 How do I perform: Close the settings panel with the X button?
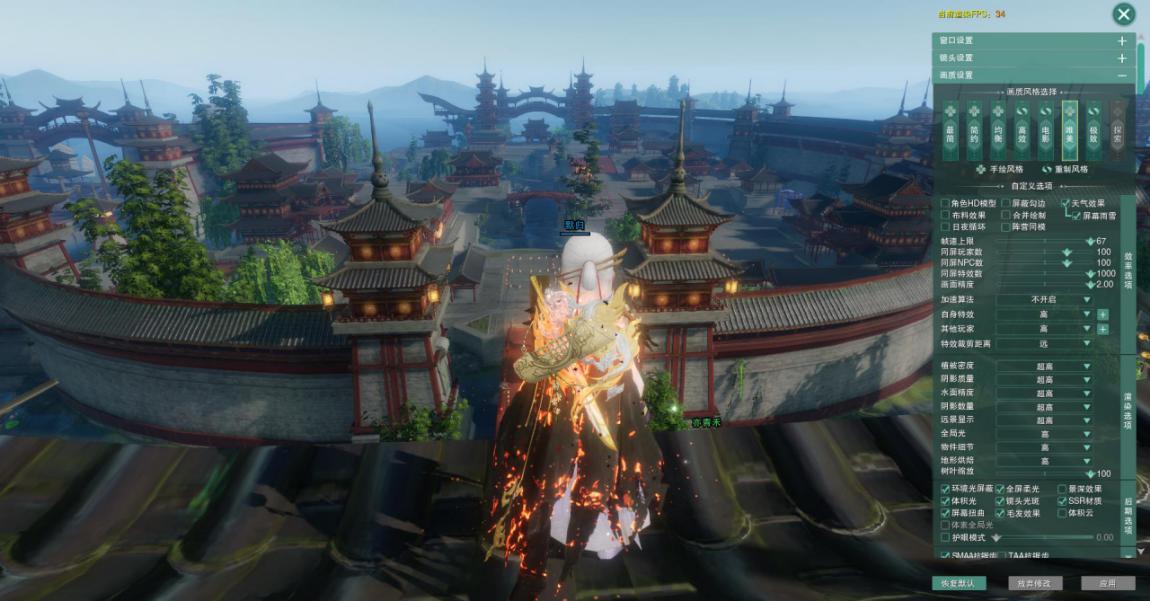(1124, 14)
